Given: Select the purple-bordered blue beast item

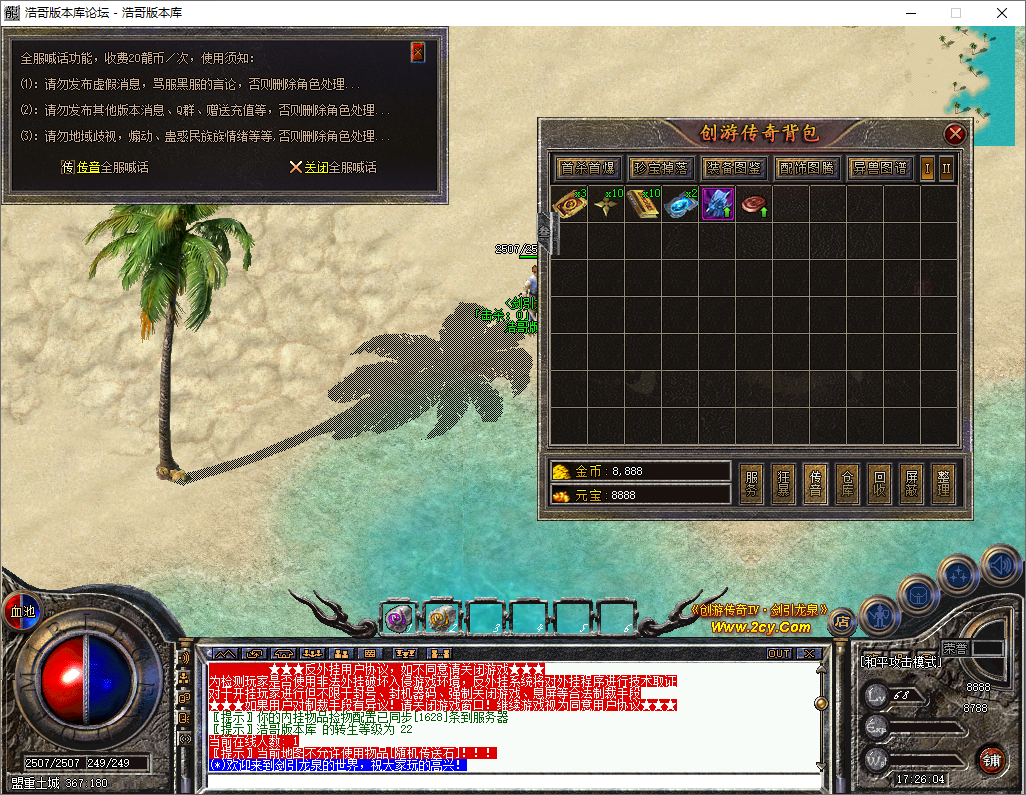Looking at the screenshot, I should pos(717,204).
